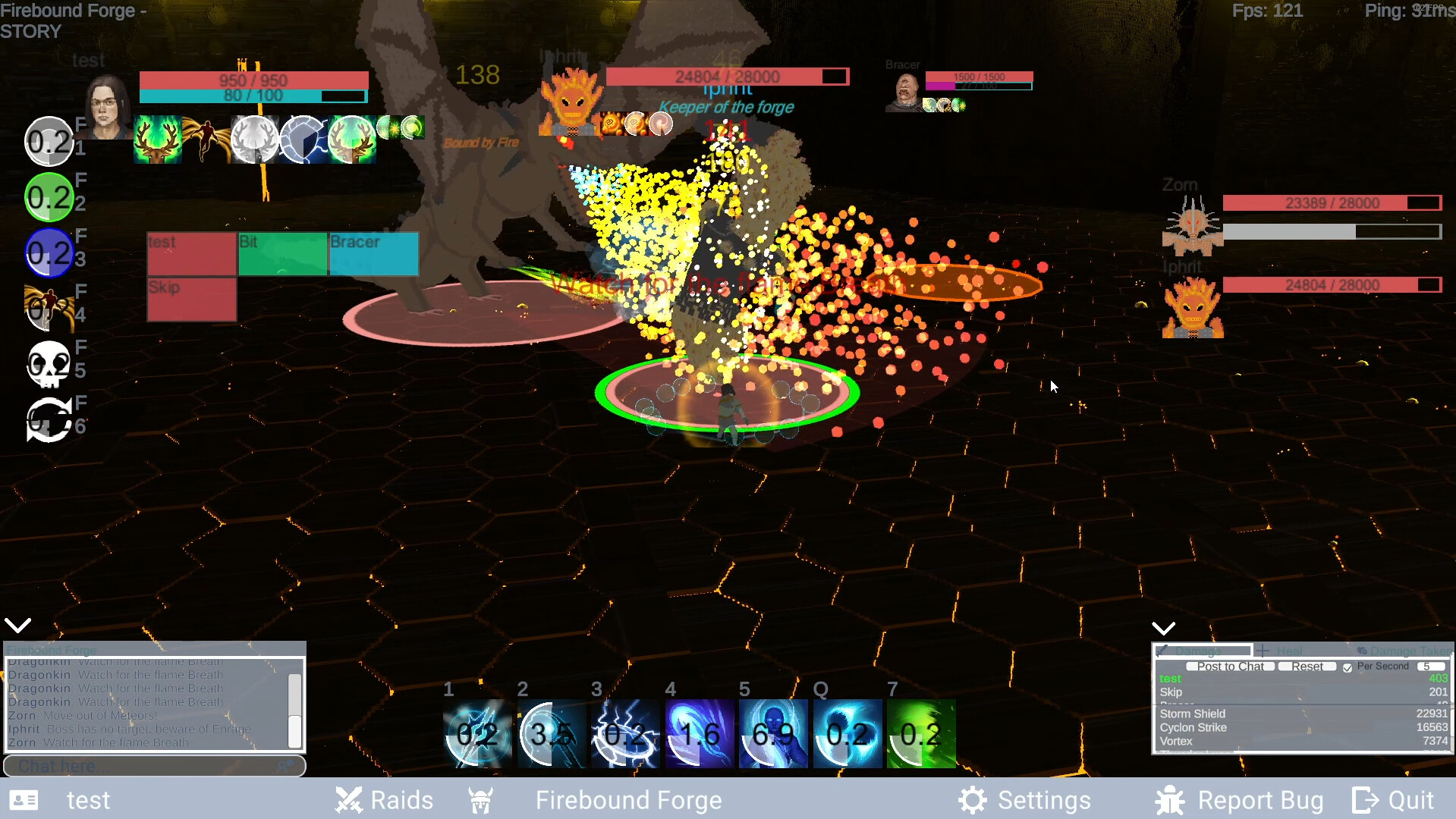The width and height of the screenshot is (1456, 819).
Task: Cast the blue ability bound to Q
Action: [847, 733]
